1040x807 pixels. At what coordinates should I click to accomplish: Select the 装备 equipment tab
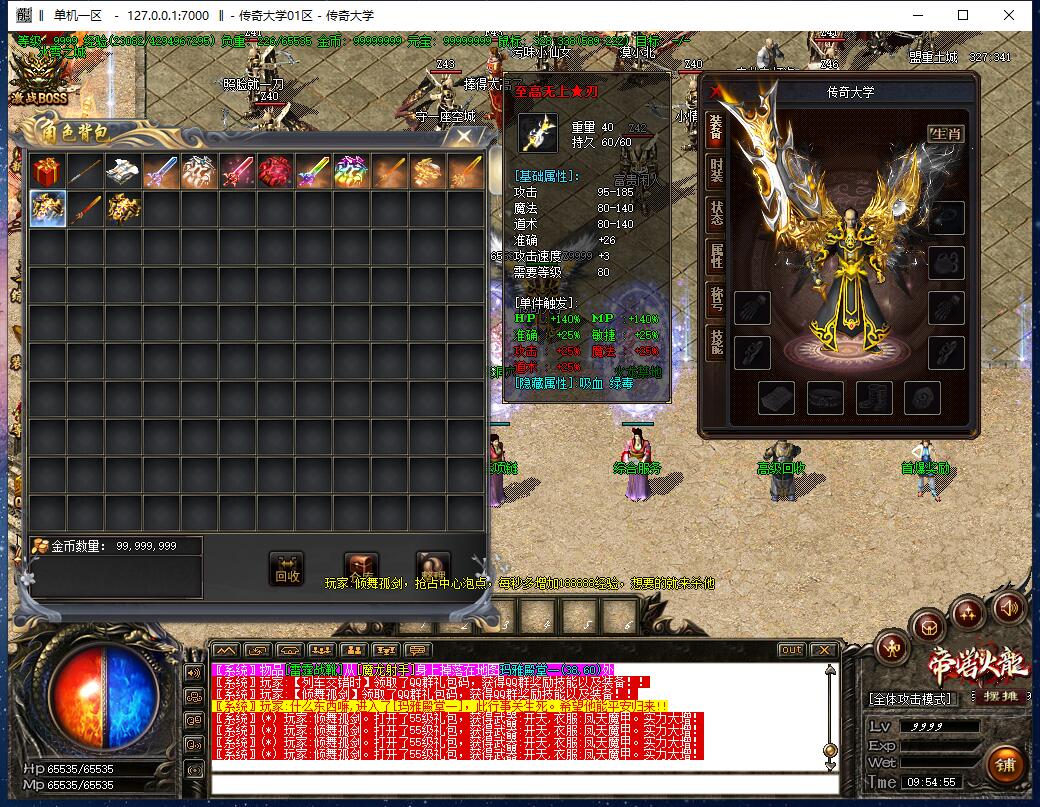click(x=716, y=127)
